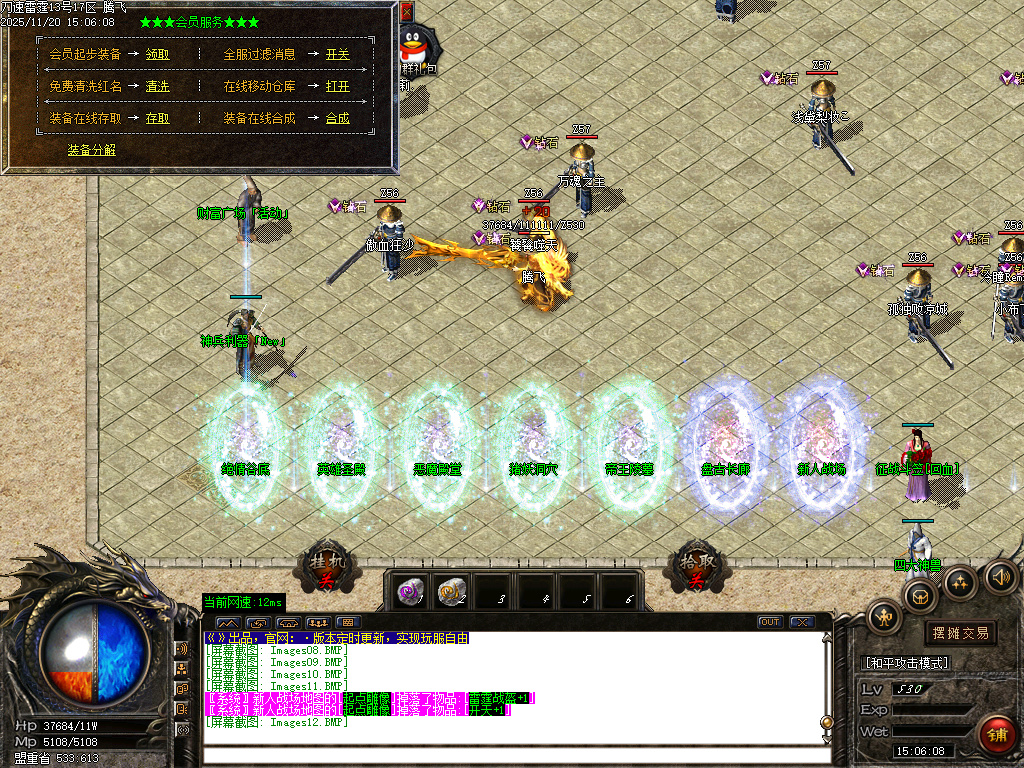The height and width of the screenshot is (768, 1024).
Task: Use the item in hotbar slot 2
Action: pyautogui.click(x=452, y=591)
